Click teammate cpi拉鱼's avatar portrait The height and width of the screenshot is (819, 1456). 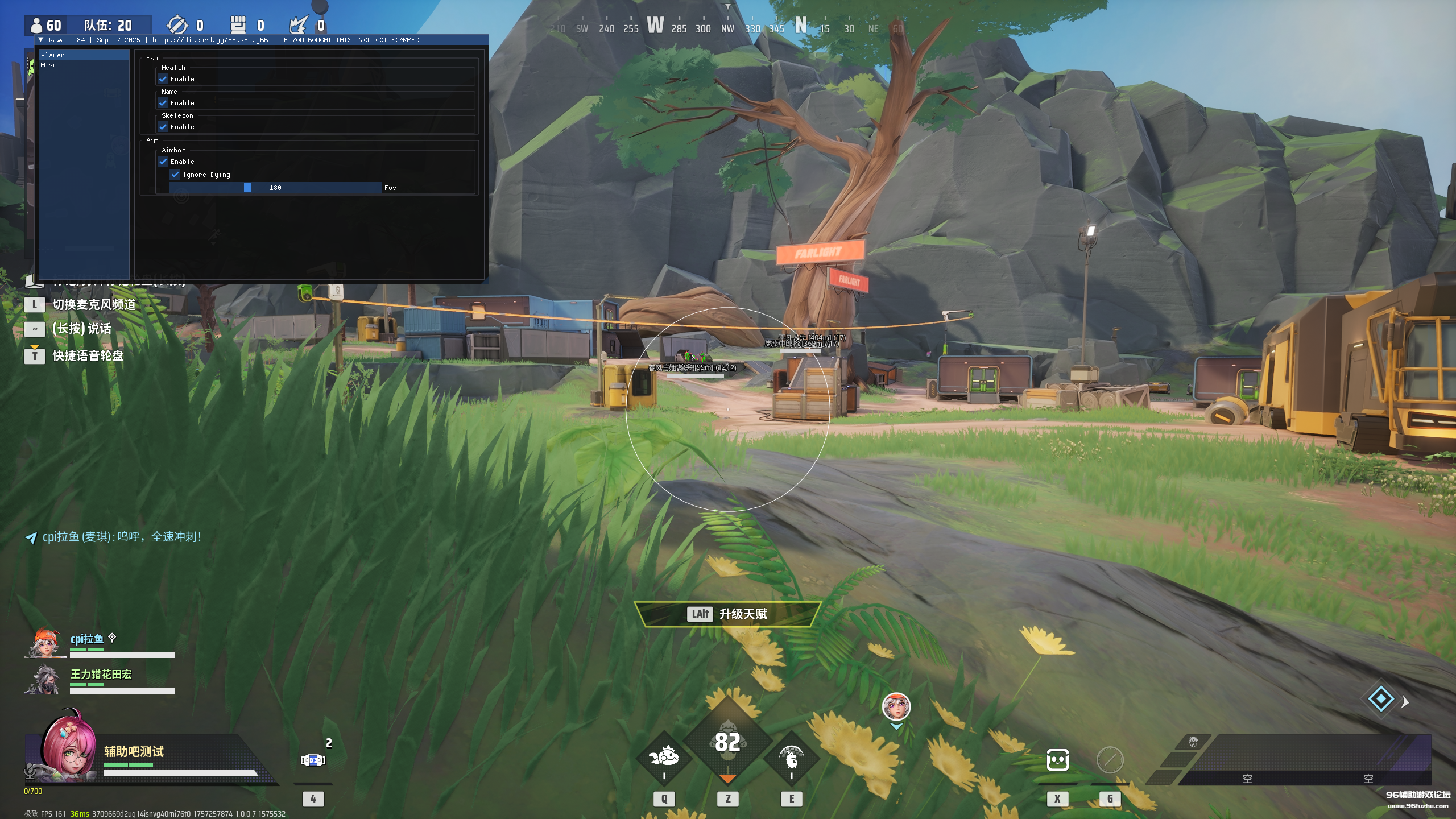coord(44,642)
